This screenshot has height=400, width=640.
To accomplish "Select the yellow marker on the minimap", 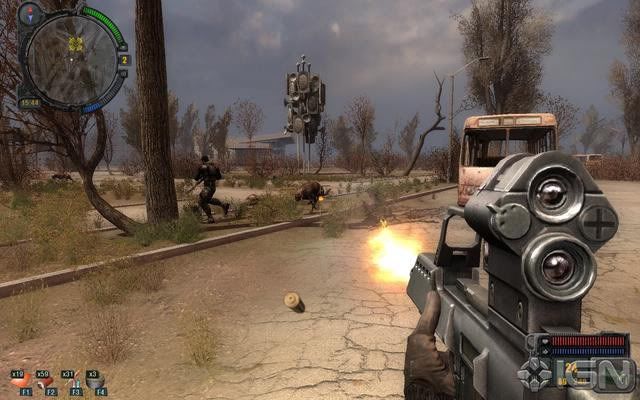I will pos(75,44).
